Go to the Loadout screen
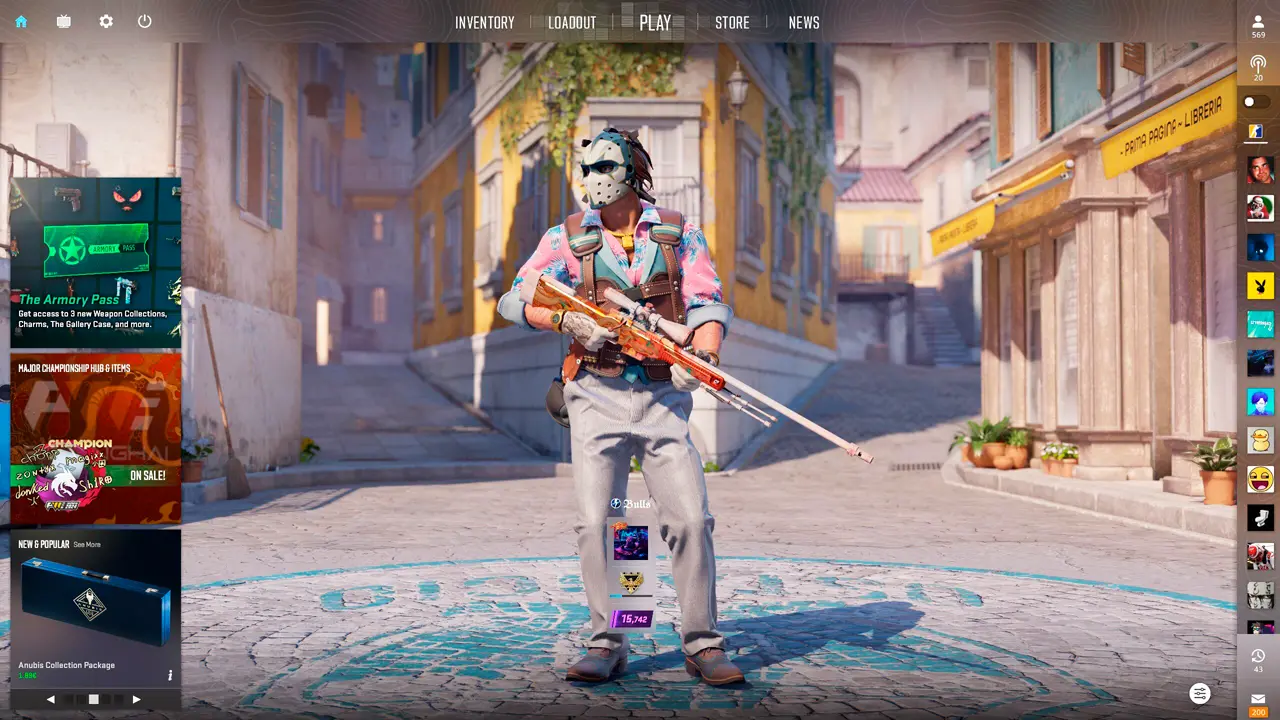 click(572, 23)
